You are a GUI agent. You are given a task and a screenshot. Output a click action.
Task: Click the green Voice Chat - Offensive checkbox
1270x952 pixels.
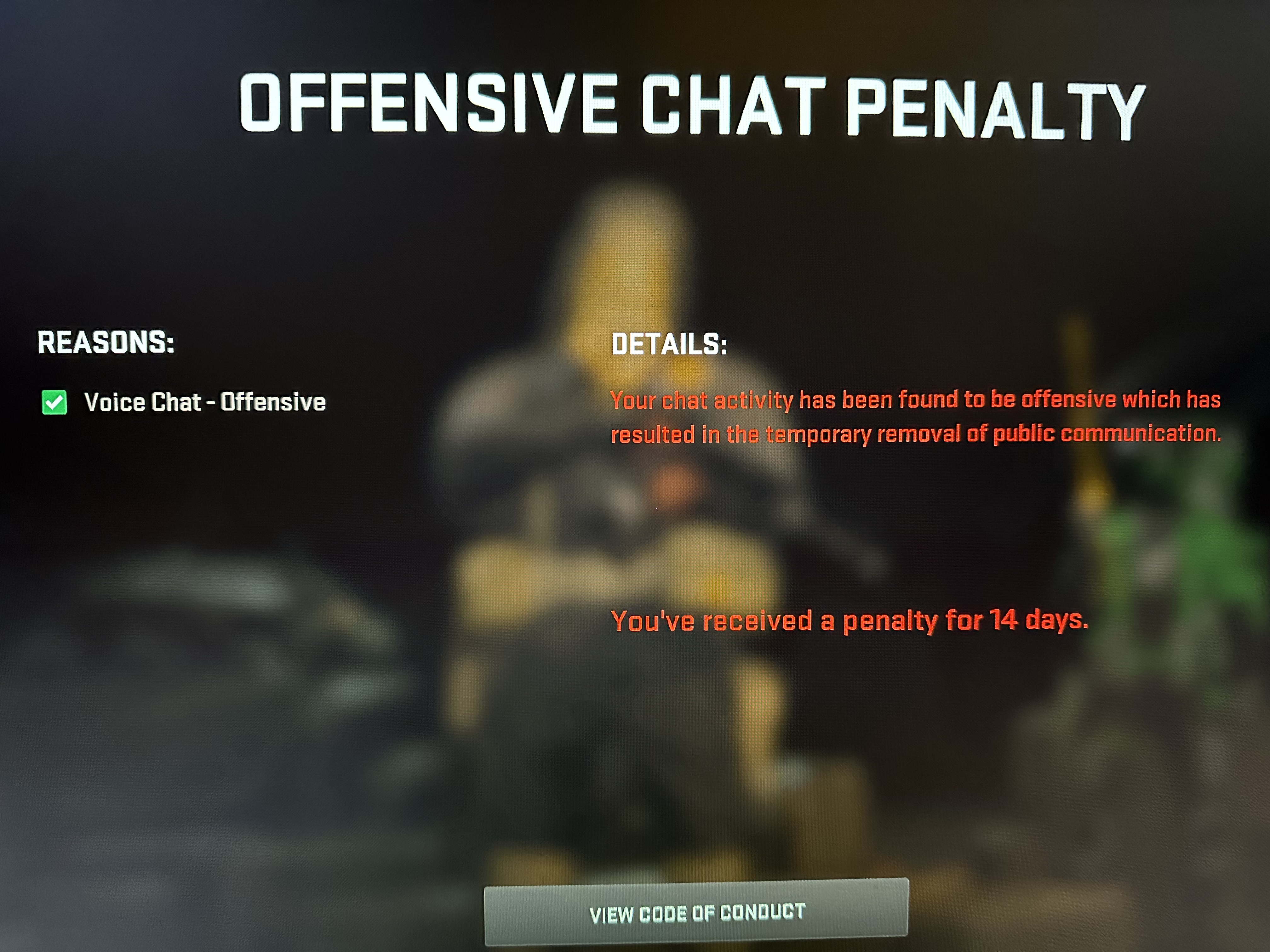pyautogui.click(x=54, y=402)
